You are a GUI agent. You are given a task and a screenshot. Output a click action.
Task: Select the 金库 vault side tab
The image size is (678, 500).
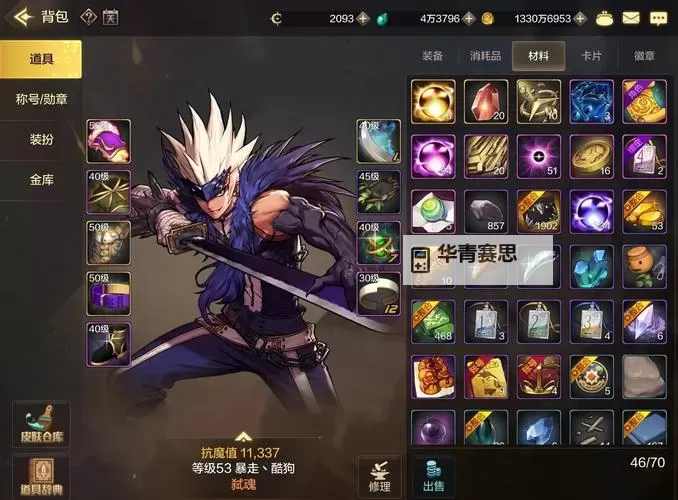(x=41, y=180)
